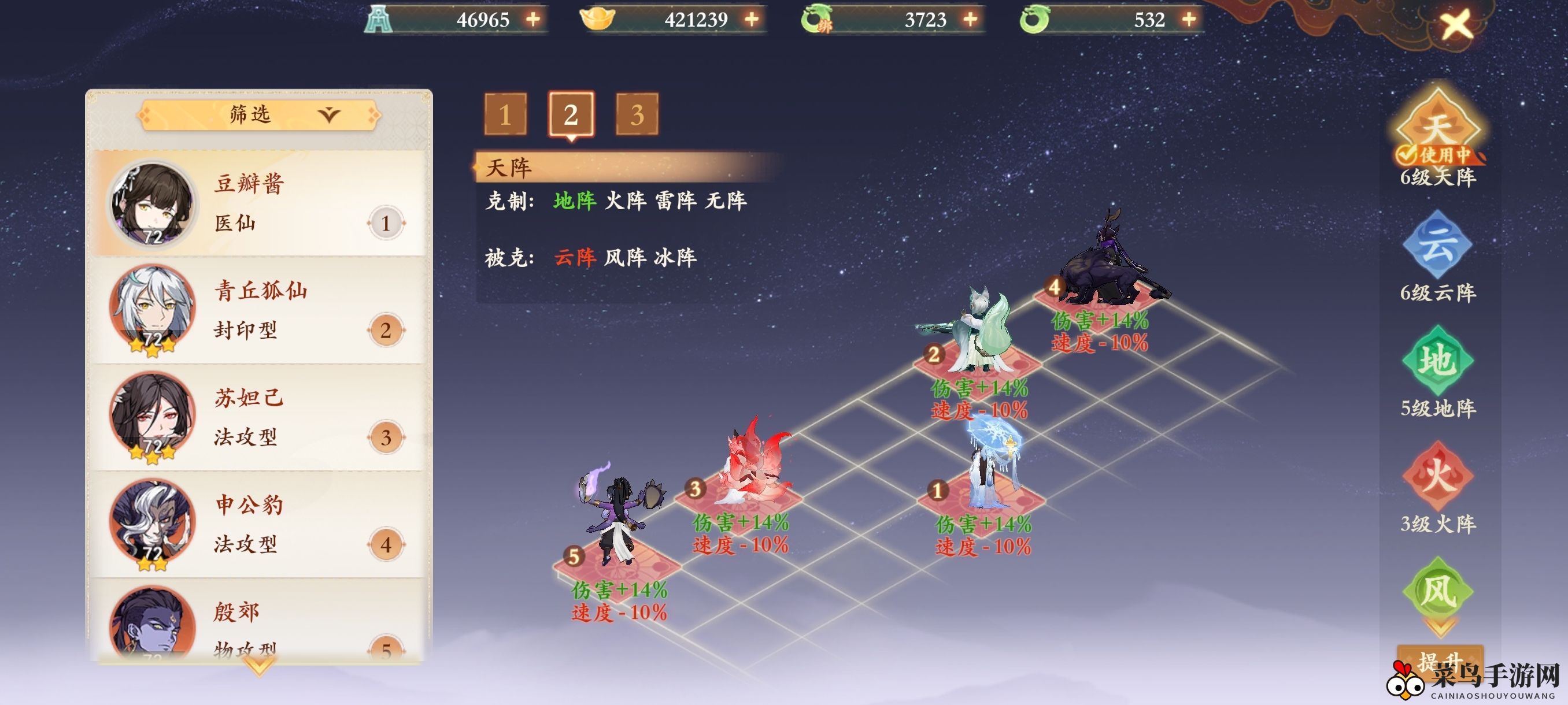Select the 风 wind formation icon
This screenshot has height=705, width=1568.
(x=1437, y=591)
